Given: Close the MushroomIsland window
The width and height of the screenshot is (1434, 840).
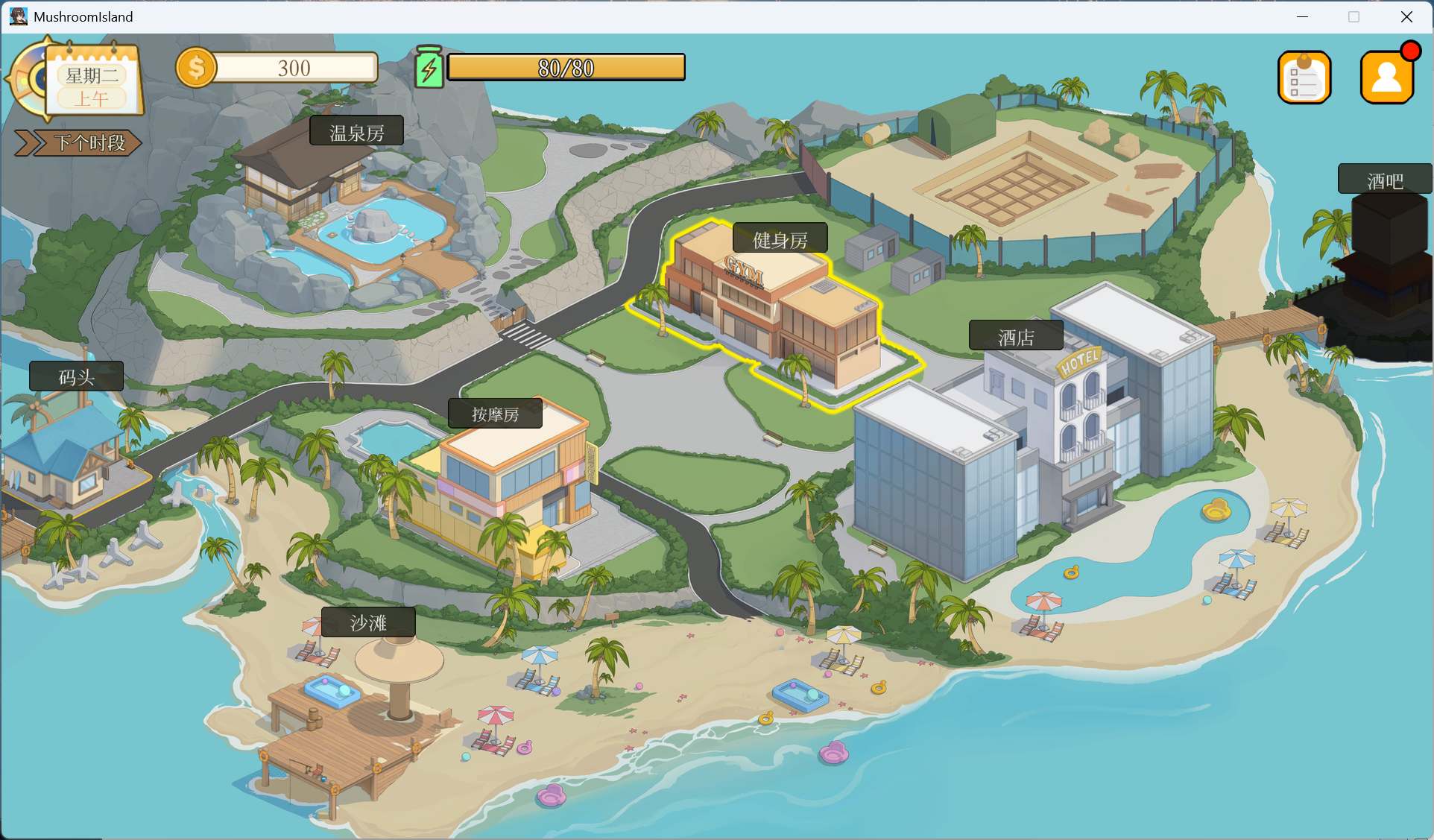Looking at the screenshot, I should coord(1406,16).
